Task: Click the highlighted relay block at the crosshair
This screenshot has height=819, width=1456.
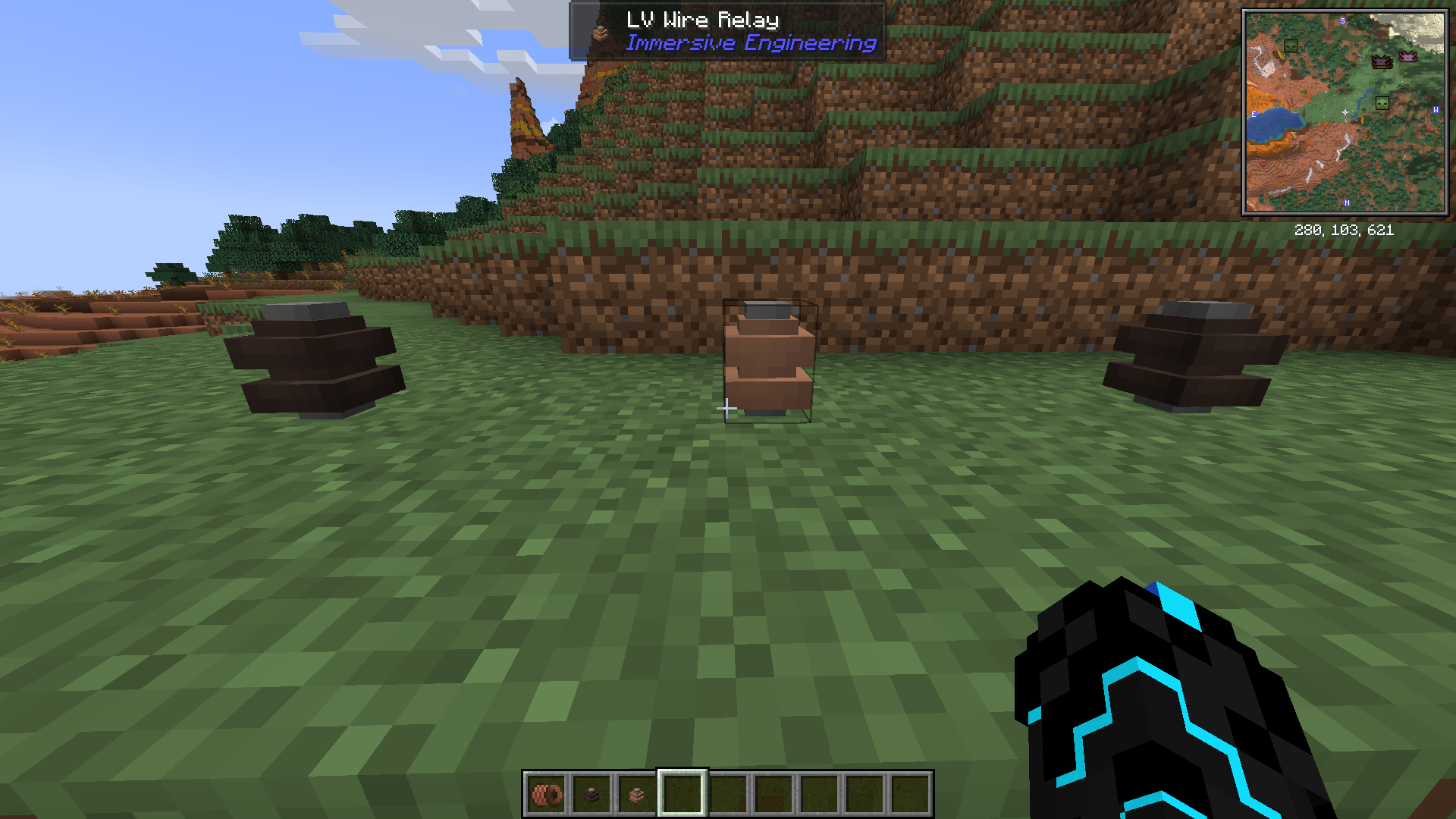Action: coord(767,356)
